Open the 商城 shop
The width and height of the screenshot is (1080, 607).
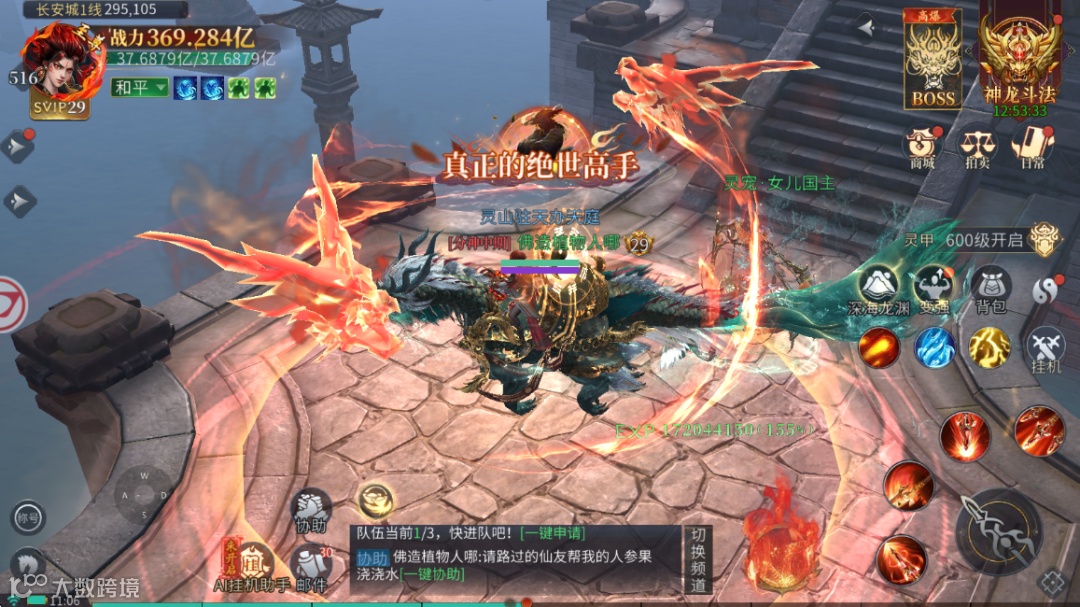(921, 147)
